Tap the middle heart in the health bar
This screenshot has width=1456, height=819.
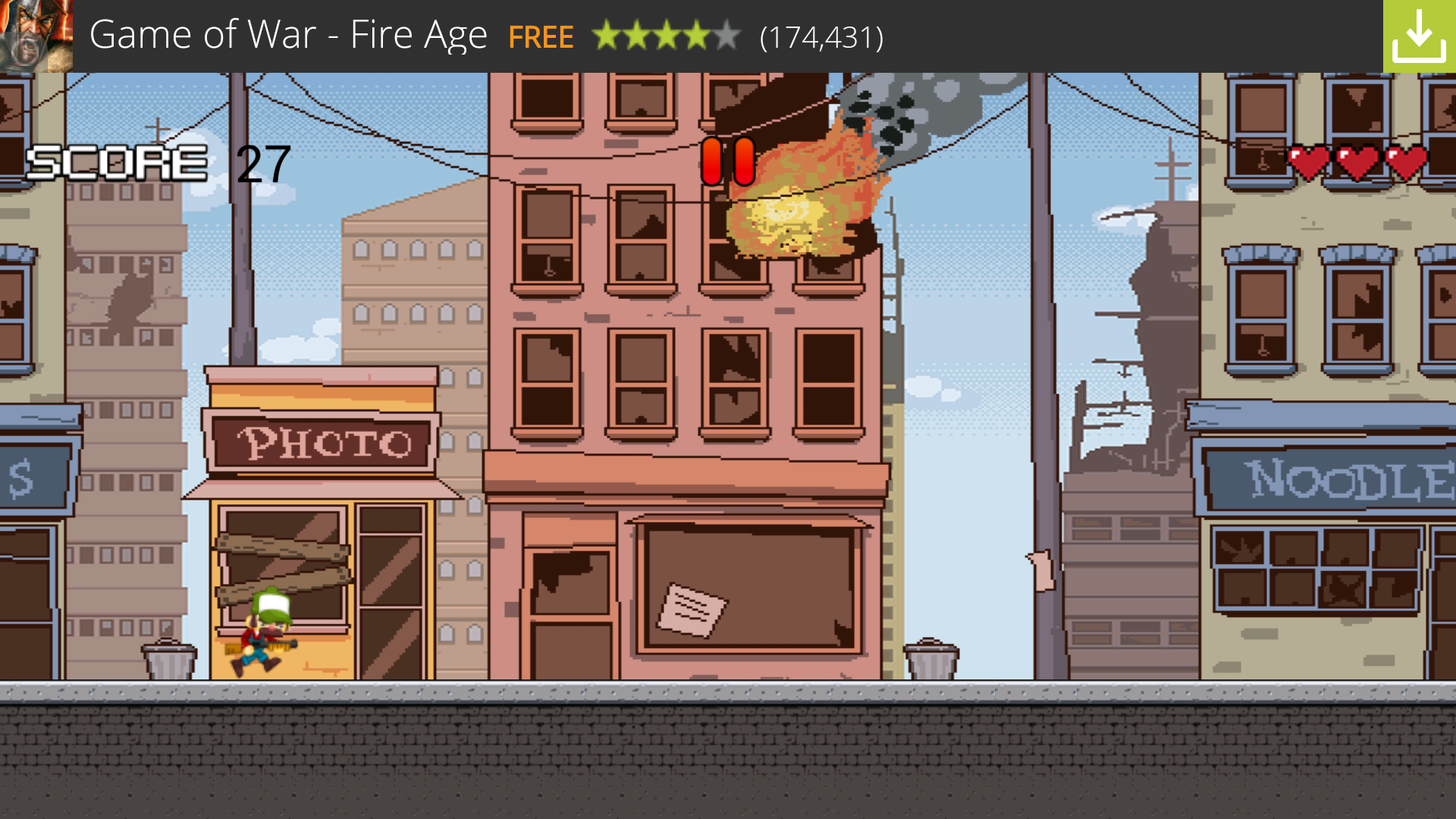click(1357, 162)
